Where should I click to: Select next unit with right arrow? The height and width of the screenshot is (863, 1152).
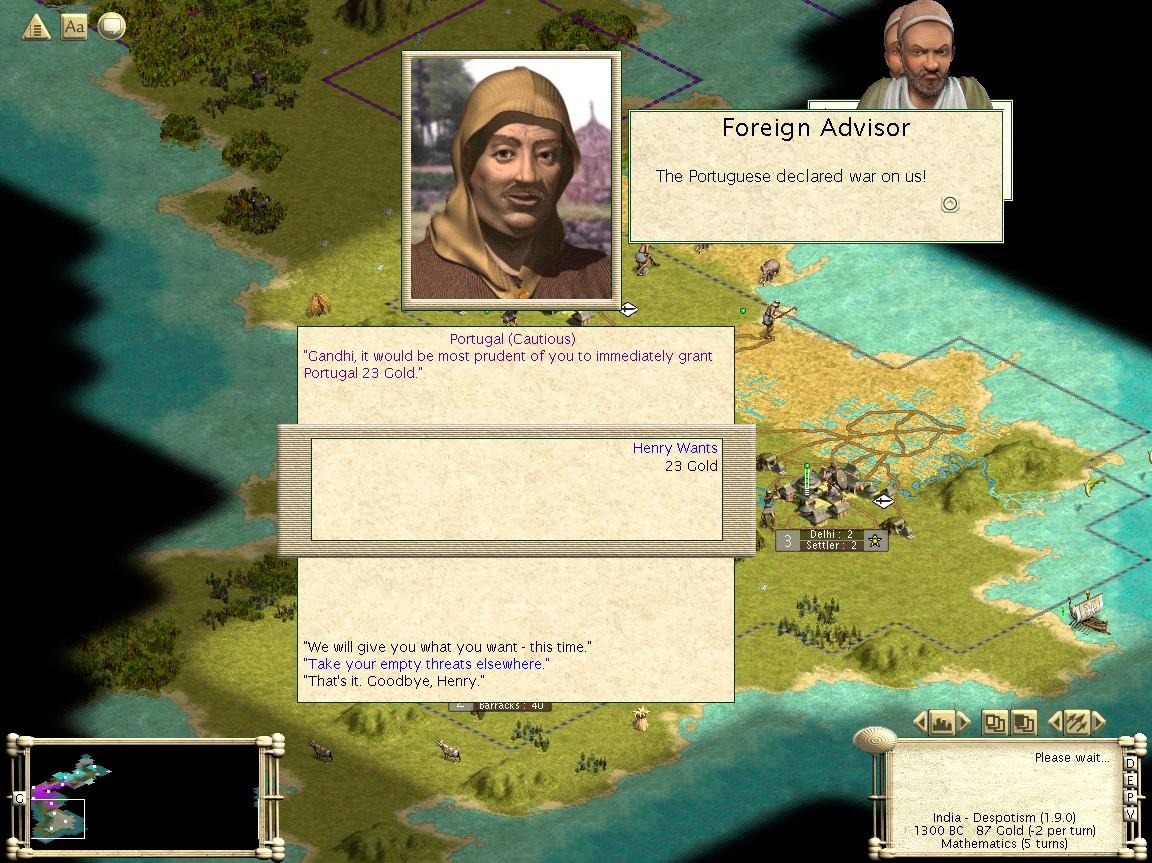coord(1099,722)
